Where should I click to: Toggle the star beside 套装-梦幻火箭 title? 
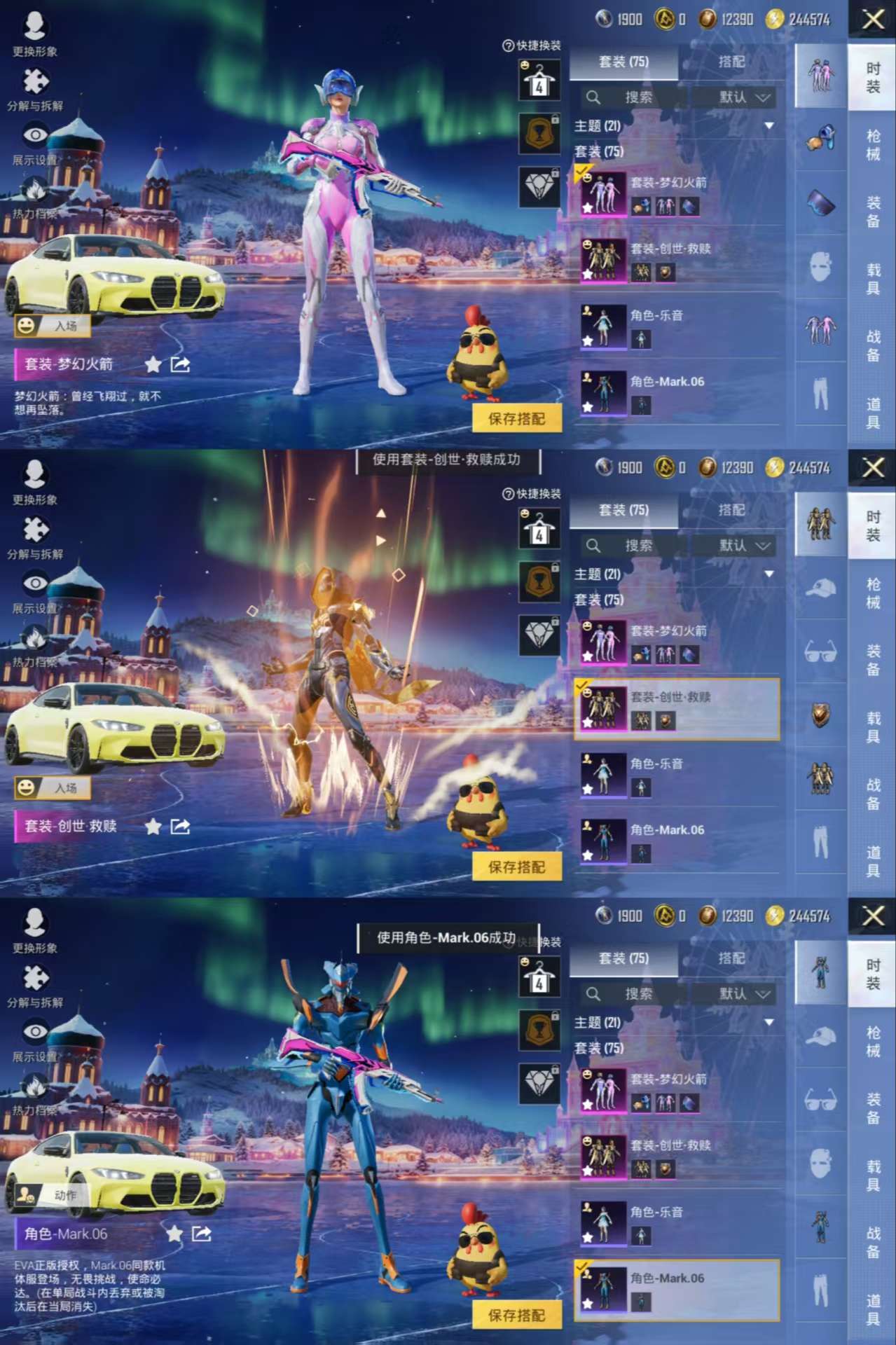click(x=153, y=364)
